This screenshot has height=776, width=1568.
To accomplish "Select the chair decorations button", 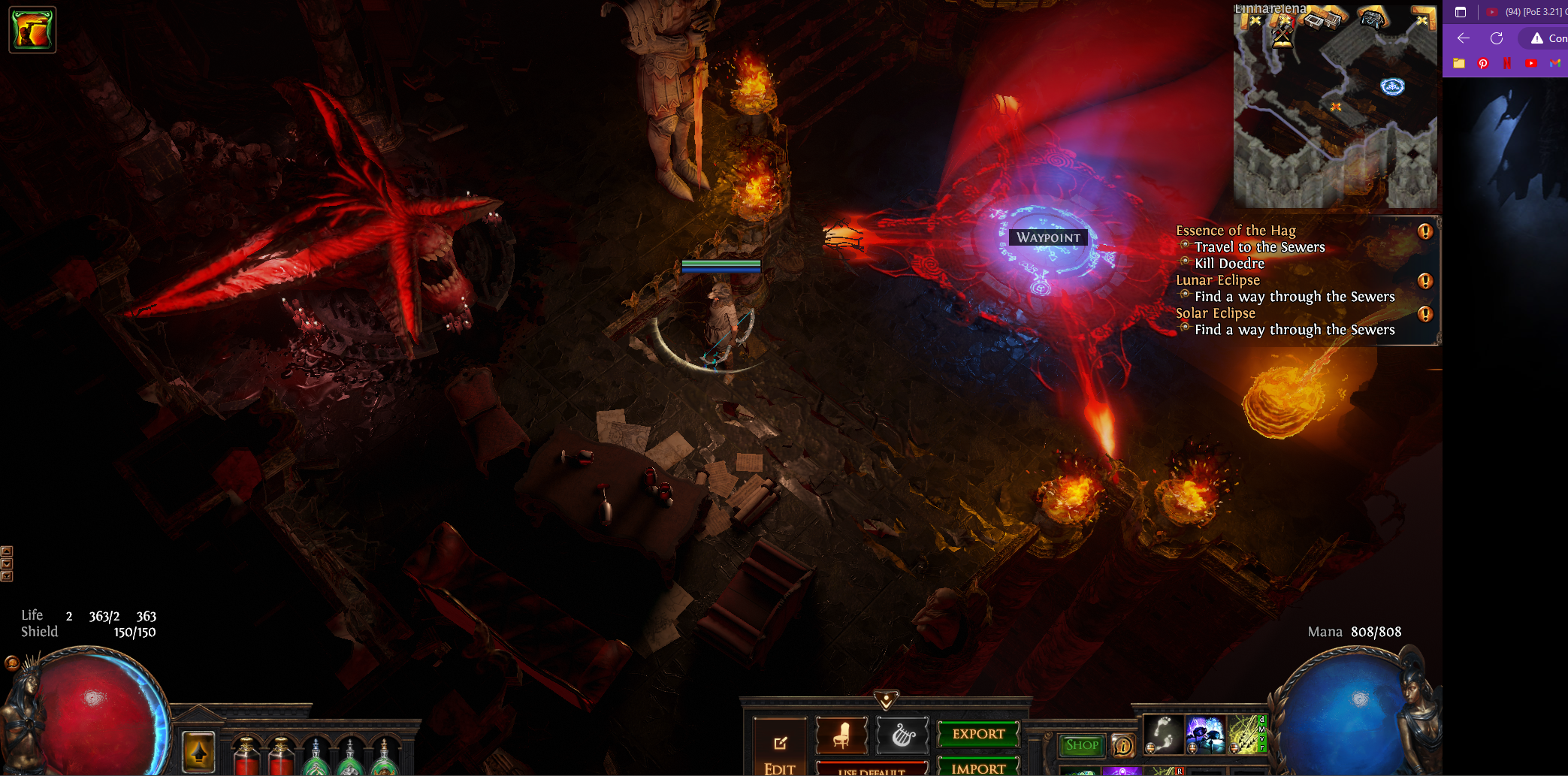I will (x=841, y=734).
